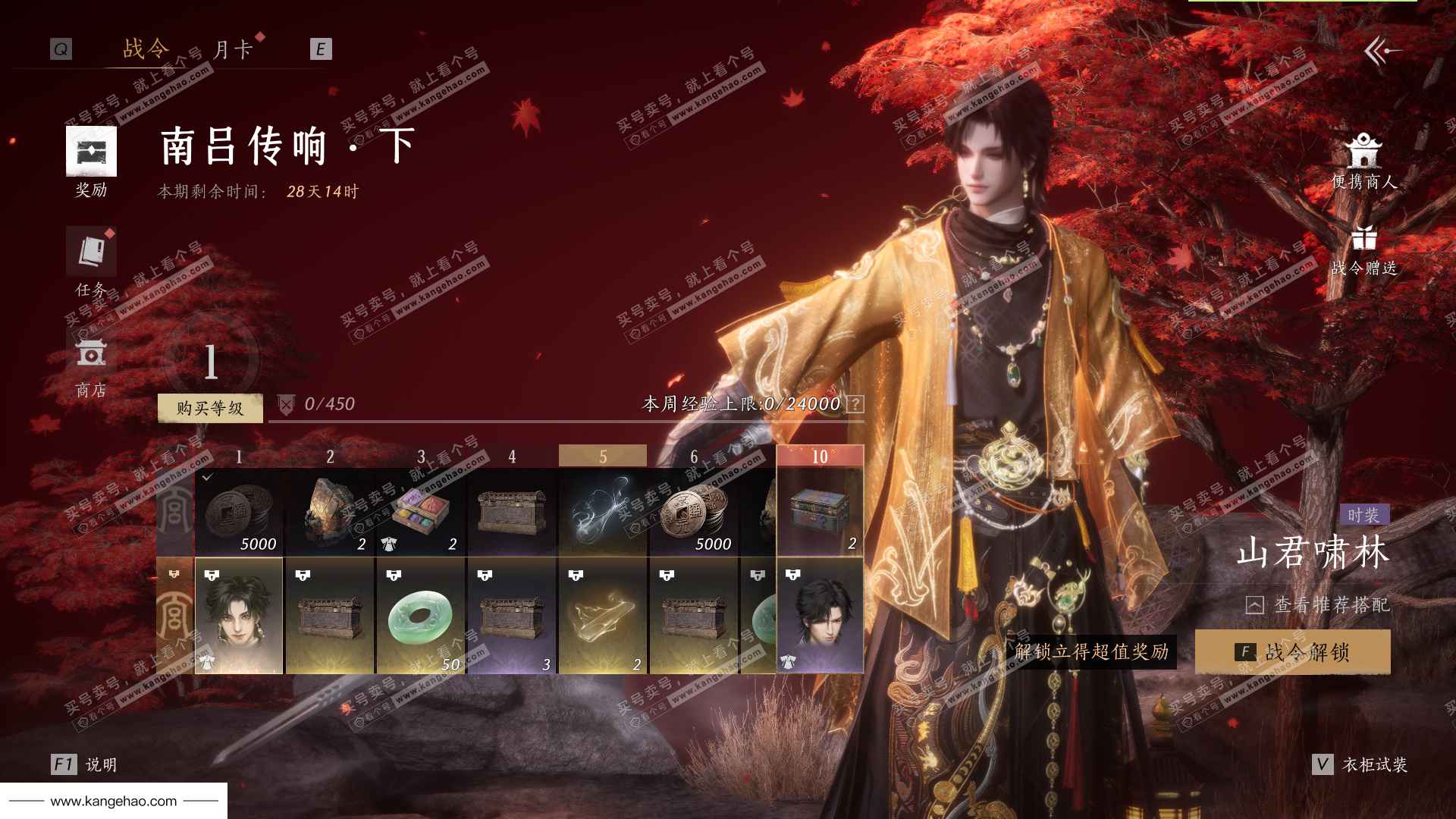The height and width of the screenshot is (819, 1456).
Task: Open the 月卡 tab
Action: pos(232,50)
